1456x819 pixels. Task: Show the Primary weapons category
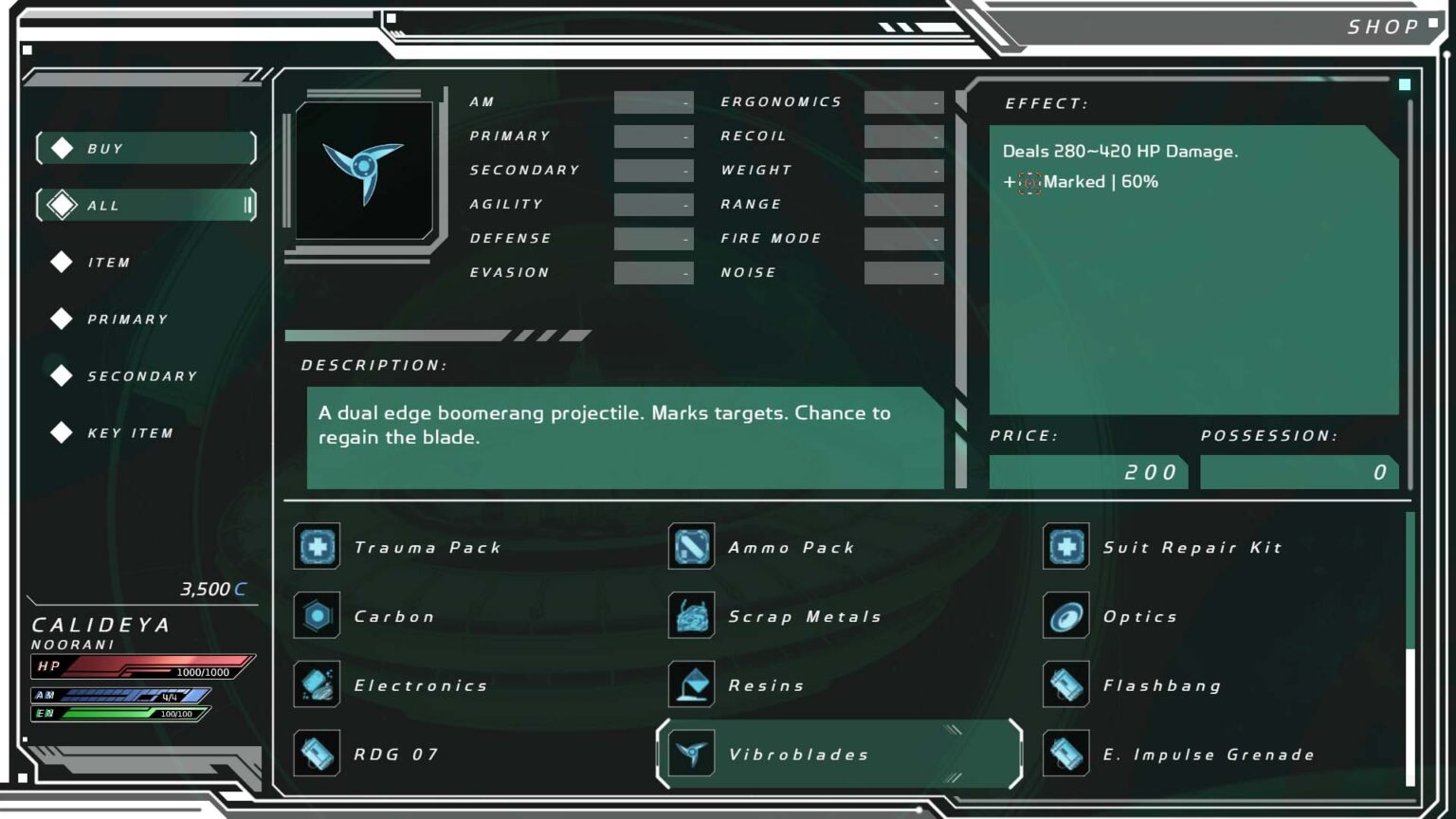pyautogui.click(x=127, y=319)
